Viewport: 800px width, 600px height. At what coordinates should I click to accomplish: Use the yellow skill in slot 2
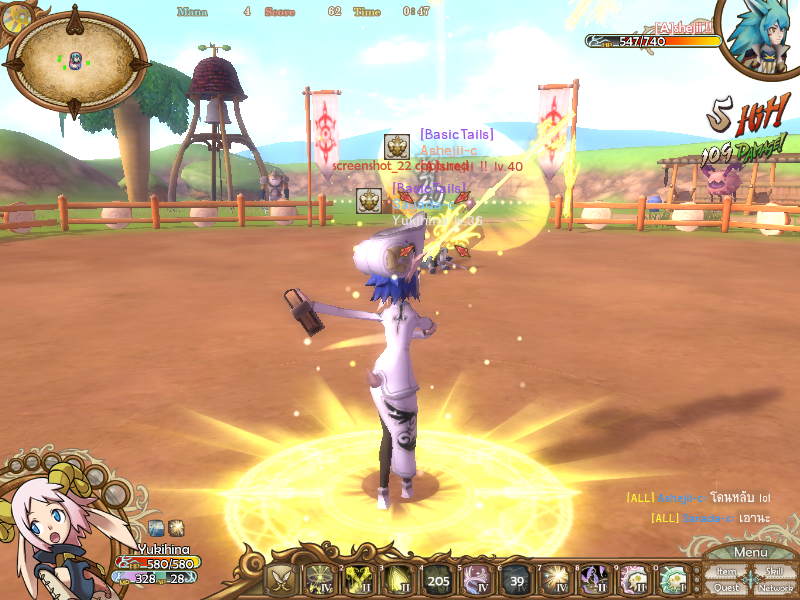click(x=359, y=579)
